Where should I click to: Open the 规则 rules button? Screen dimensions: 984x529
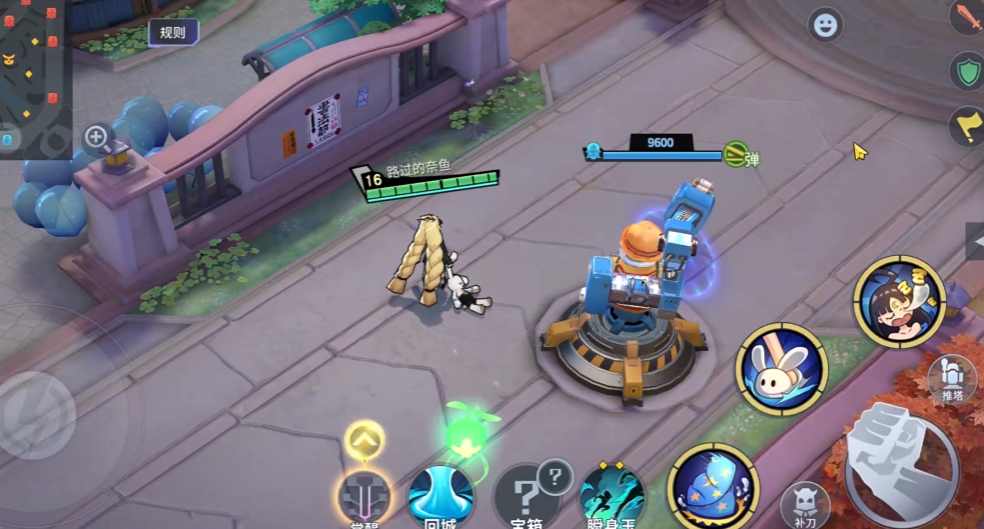[172, 32]
